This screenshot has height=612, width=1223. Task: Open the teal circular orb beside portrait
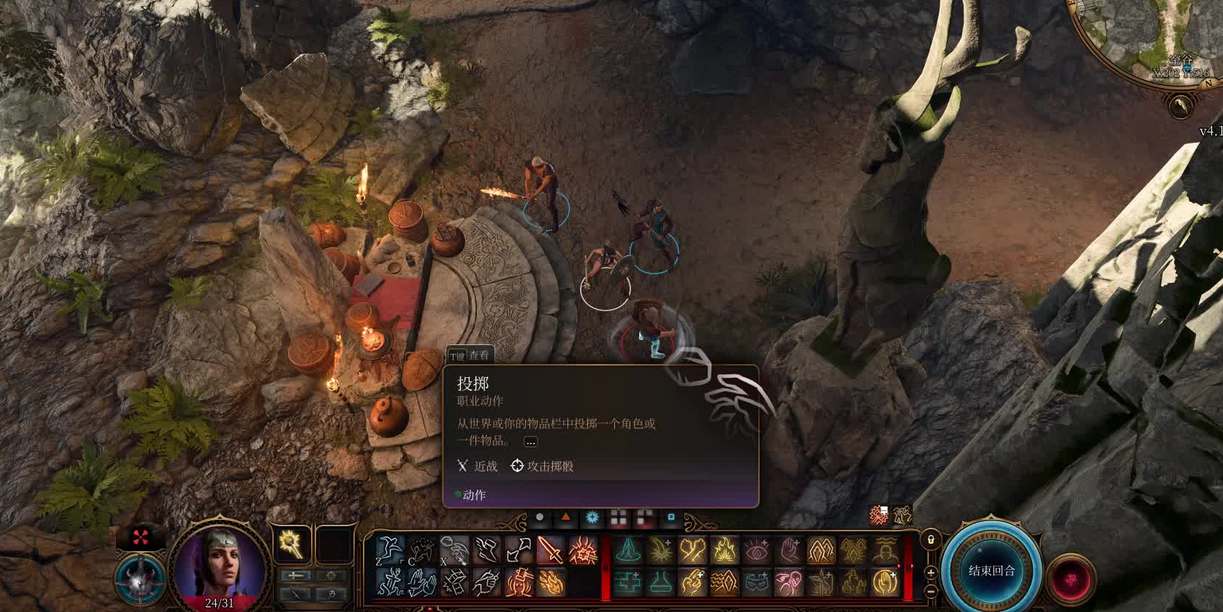pyautogui.click(x=140, y=579)
